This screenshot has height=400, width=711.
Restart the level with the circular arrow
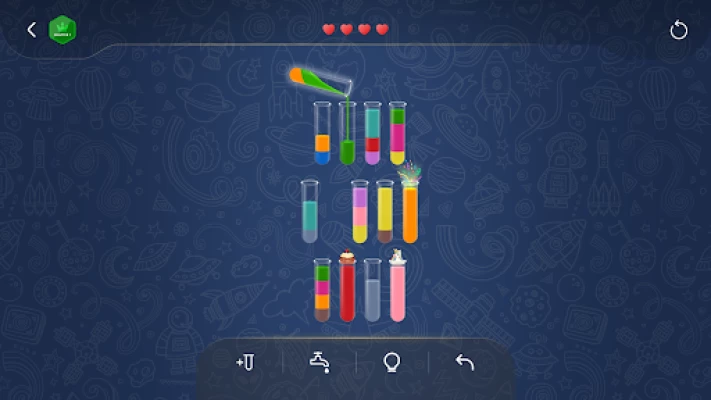pos(679,30)
